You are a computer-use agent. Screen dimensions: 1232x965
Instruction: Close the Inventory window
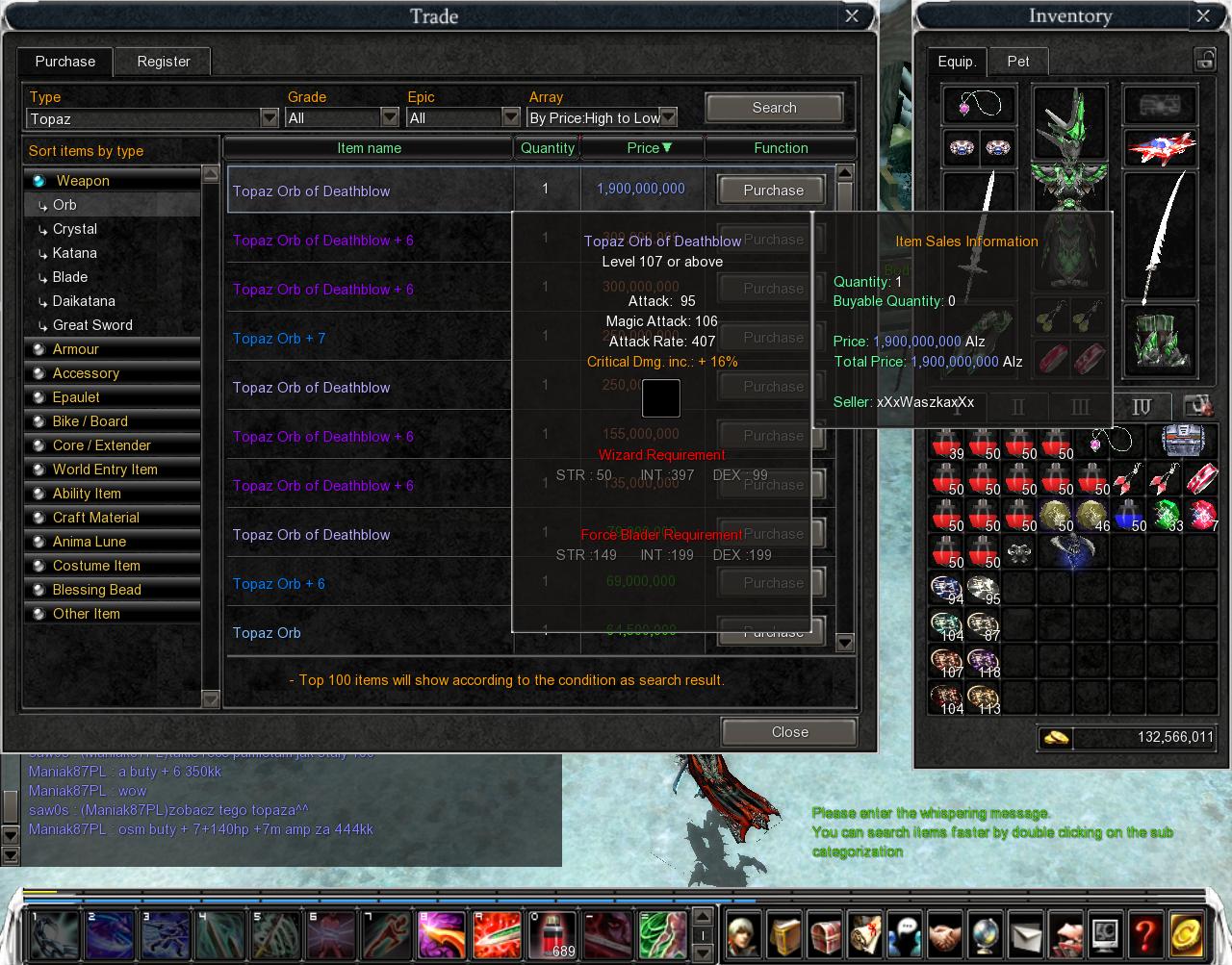pos(1203,16)
